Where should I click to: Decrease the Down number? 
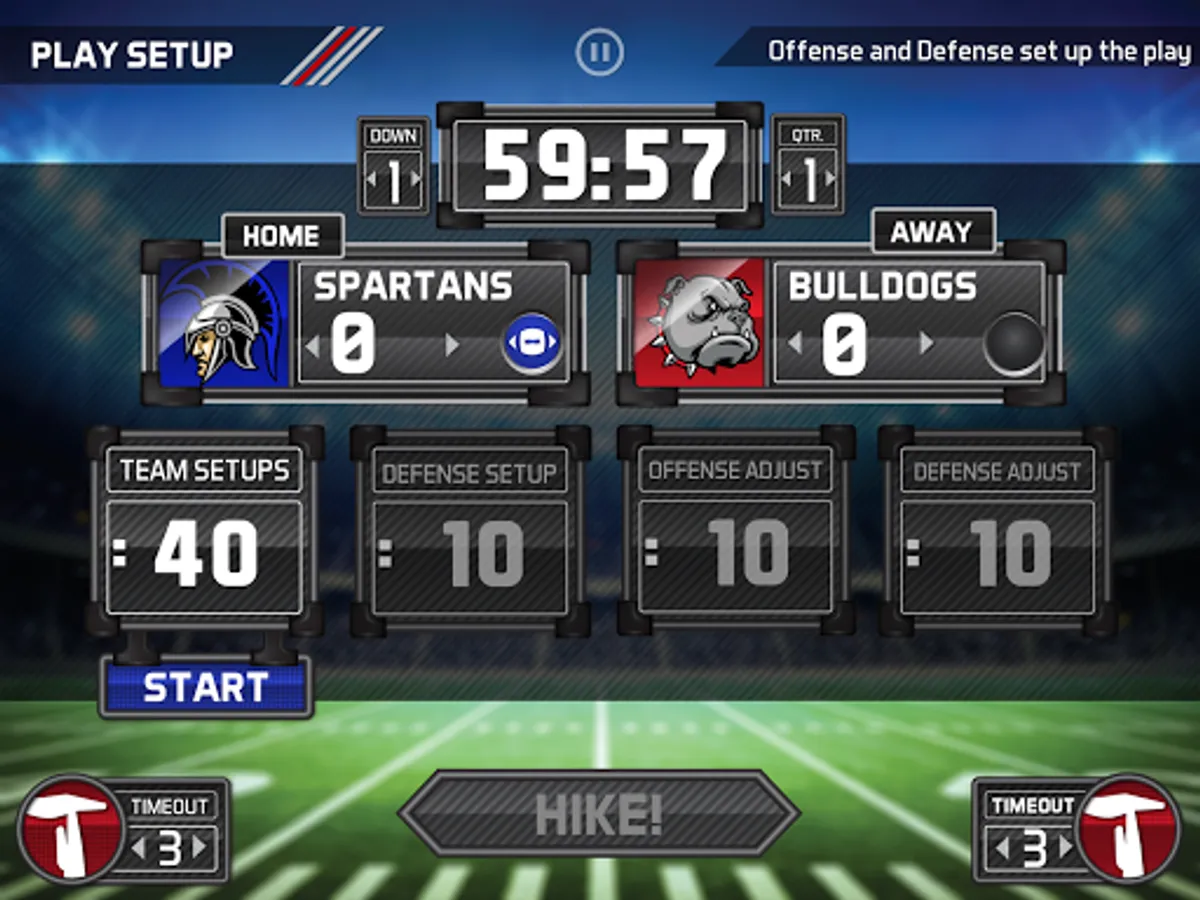pyautogui.click(x=372, y=181)
